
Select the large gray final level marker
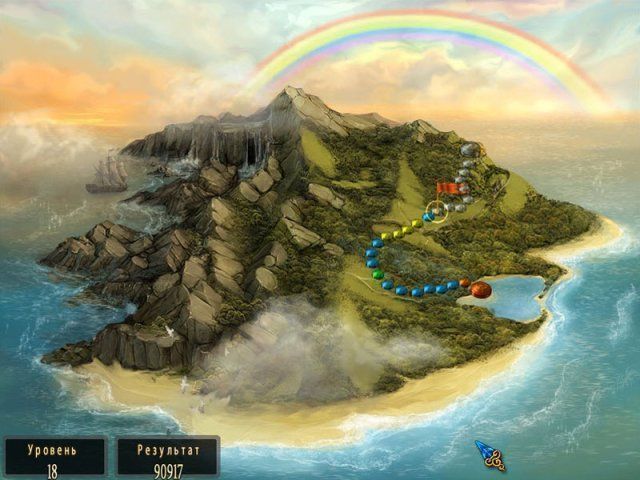tap(469, 150)
